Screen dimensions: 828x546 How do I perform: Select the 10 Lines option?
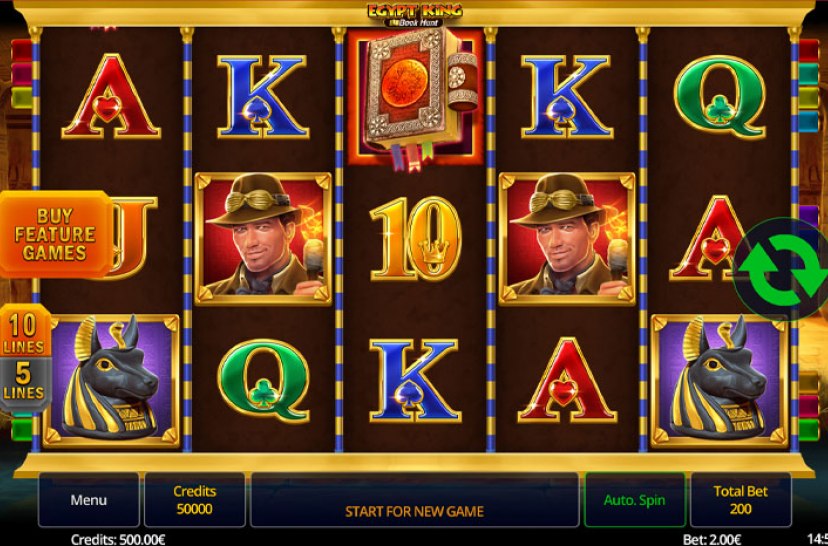[x=25, y=332]
